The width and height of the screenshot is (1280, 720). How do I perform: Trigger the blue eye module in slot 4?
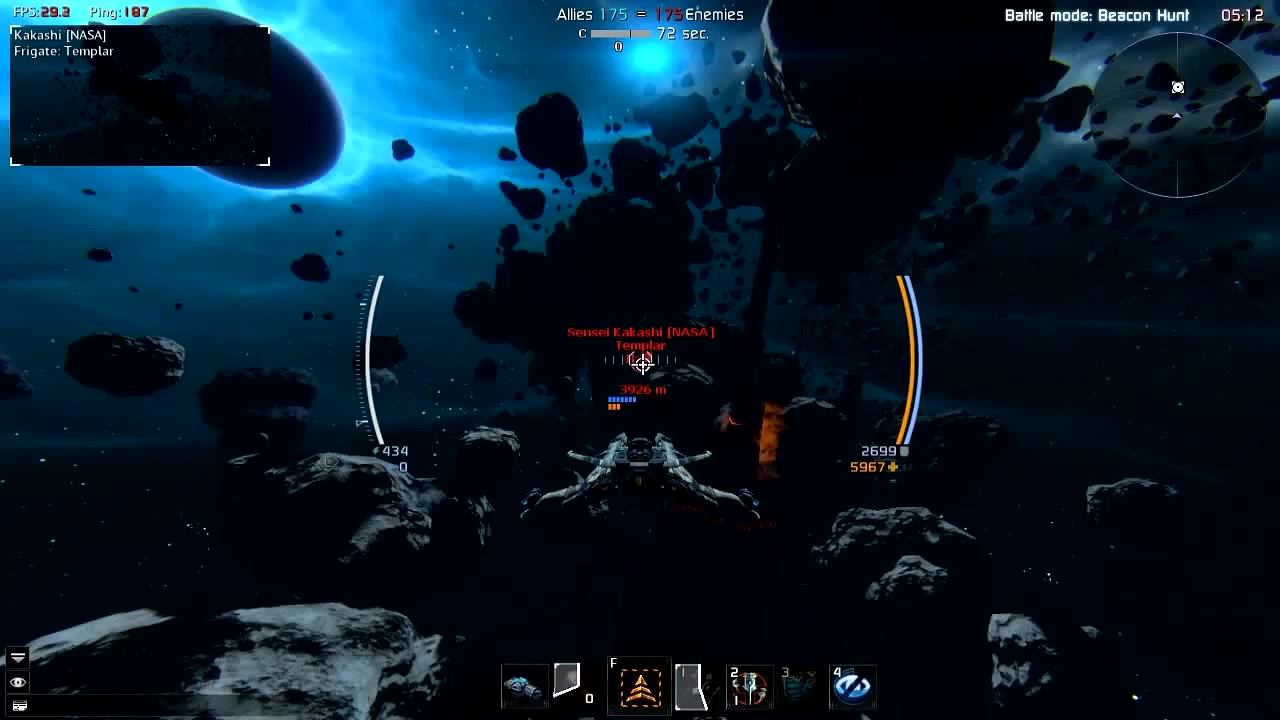pos(852,687)
